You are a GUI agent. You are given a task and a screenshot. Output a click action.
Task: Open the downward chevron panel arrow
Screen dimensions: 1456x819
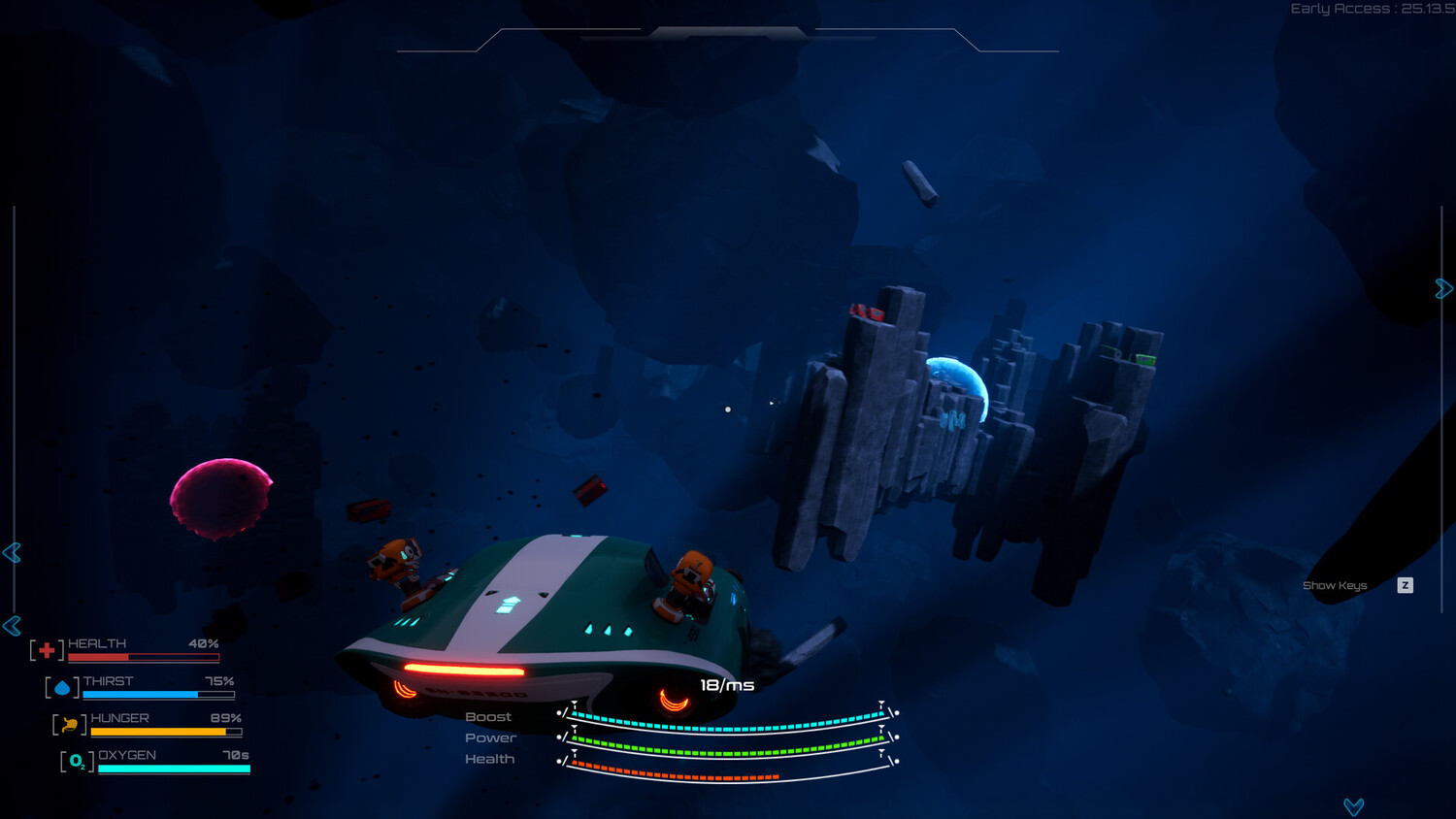point(1354,806)
